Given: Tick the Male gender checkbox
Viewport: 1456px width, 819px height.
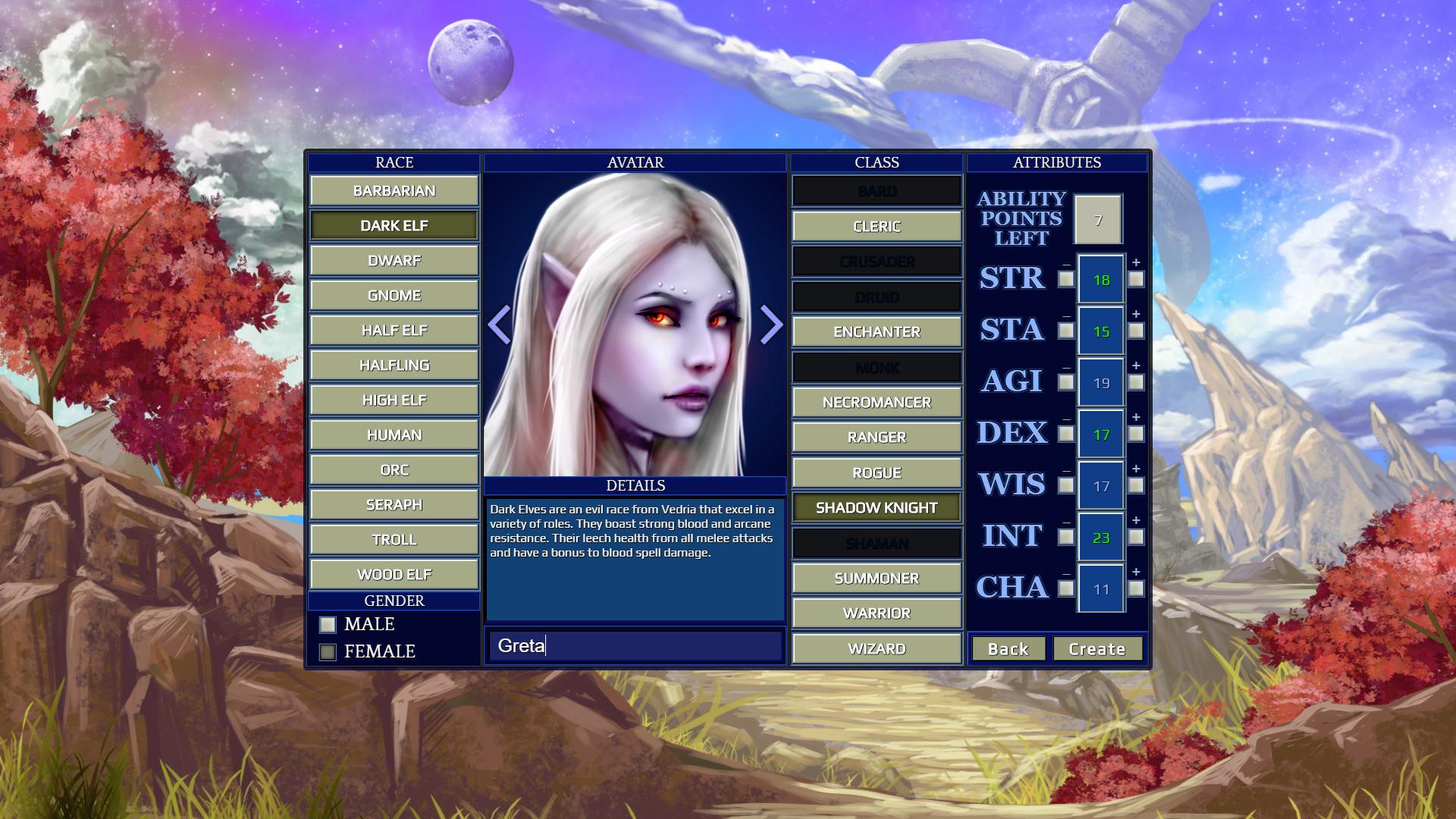Looking at the screenshot, I should point(328,625).
